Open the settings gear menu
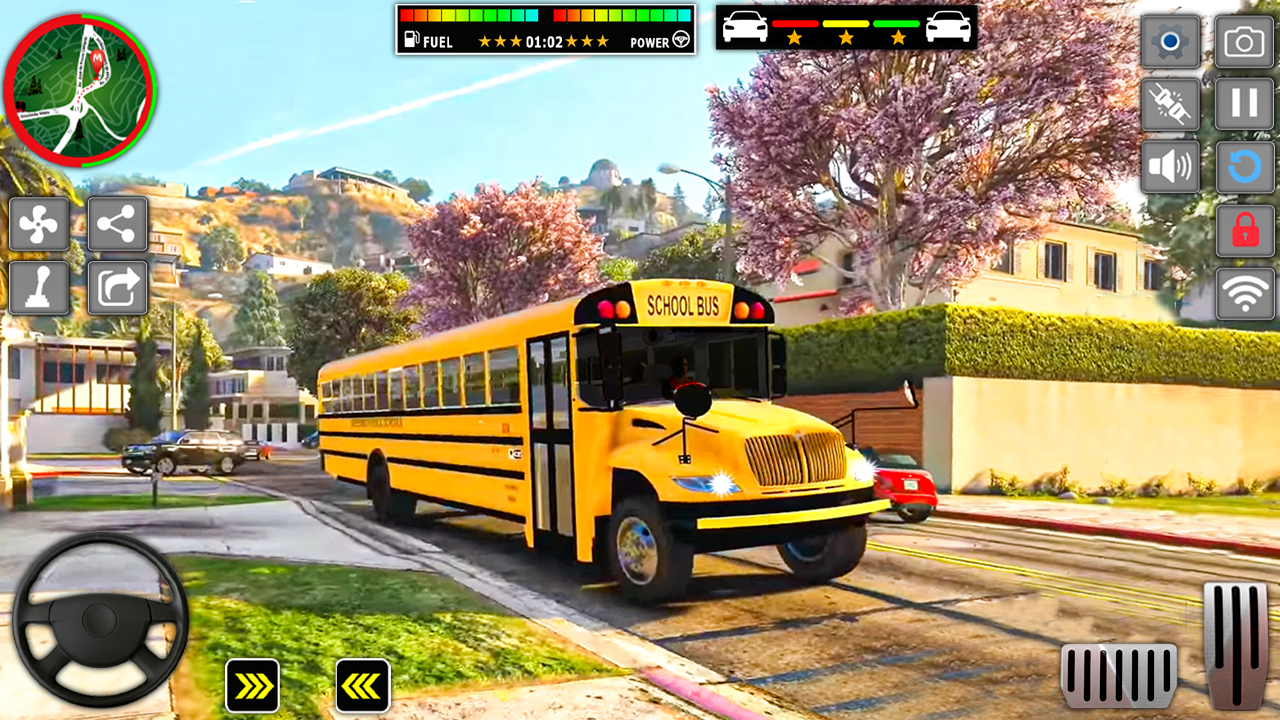 point(1170,43)
